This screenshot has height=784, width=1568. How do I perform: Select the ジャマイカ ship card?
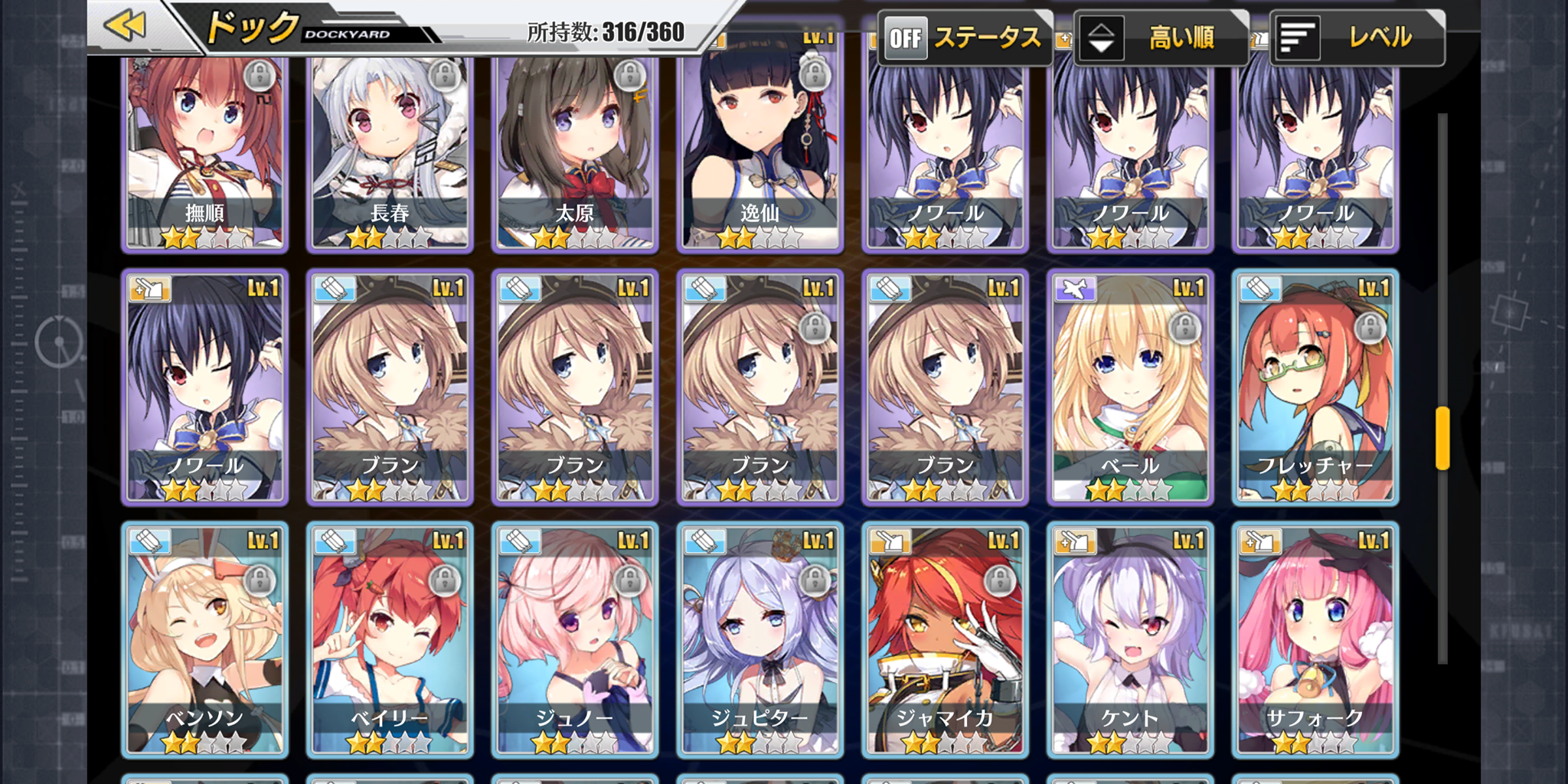(x=946, y=640)
